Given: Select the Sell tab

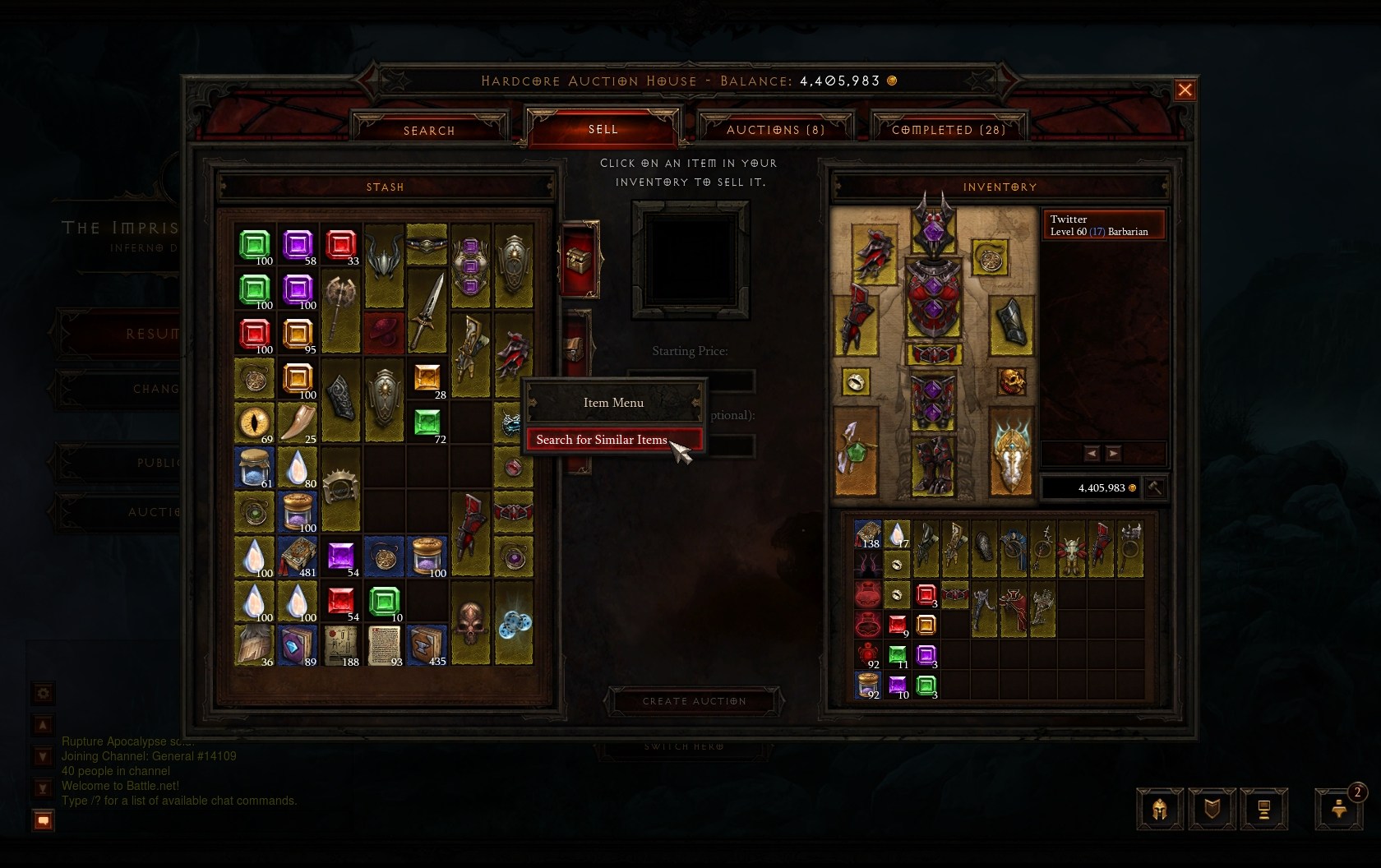Looking at the screenshot, I should pos(603,129).
